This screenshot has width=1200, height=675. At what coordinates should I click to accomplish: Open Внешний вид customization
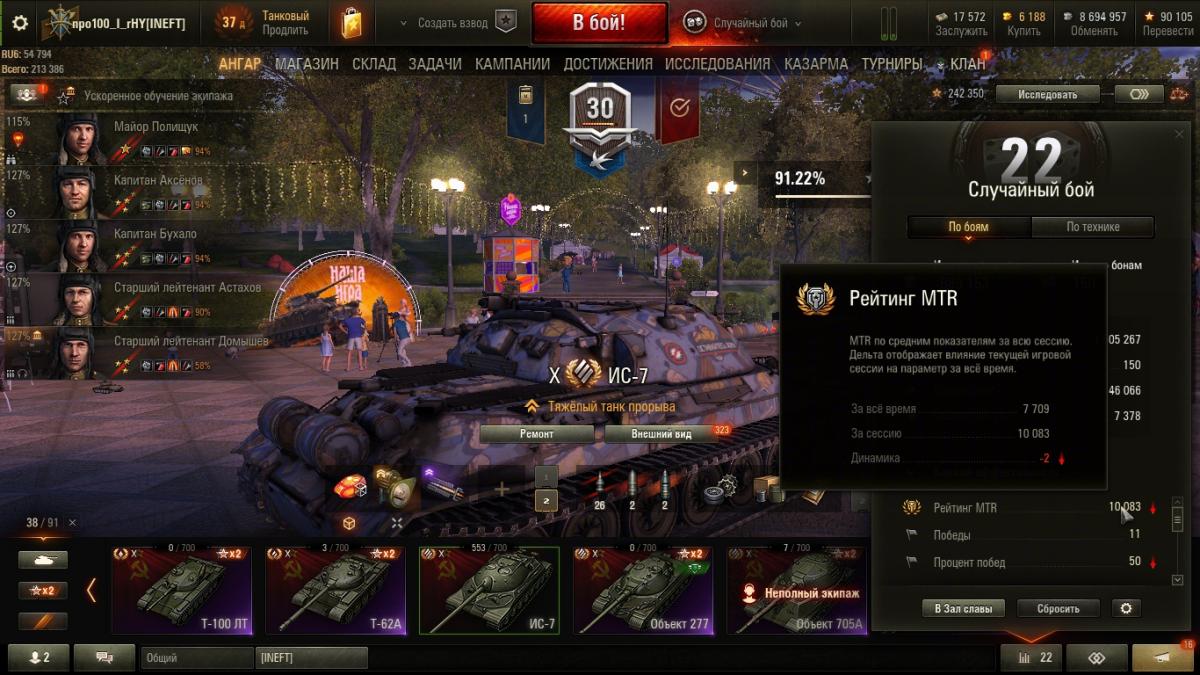coord(662,434)
